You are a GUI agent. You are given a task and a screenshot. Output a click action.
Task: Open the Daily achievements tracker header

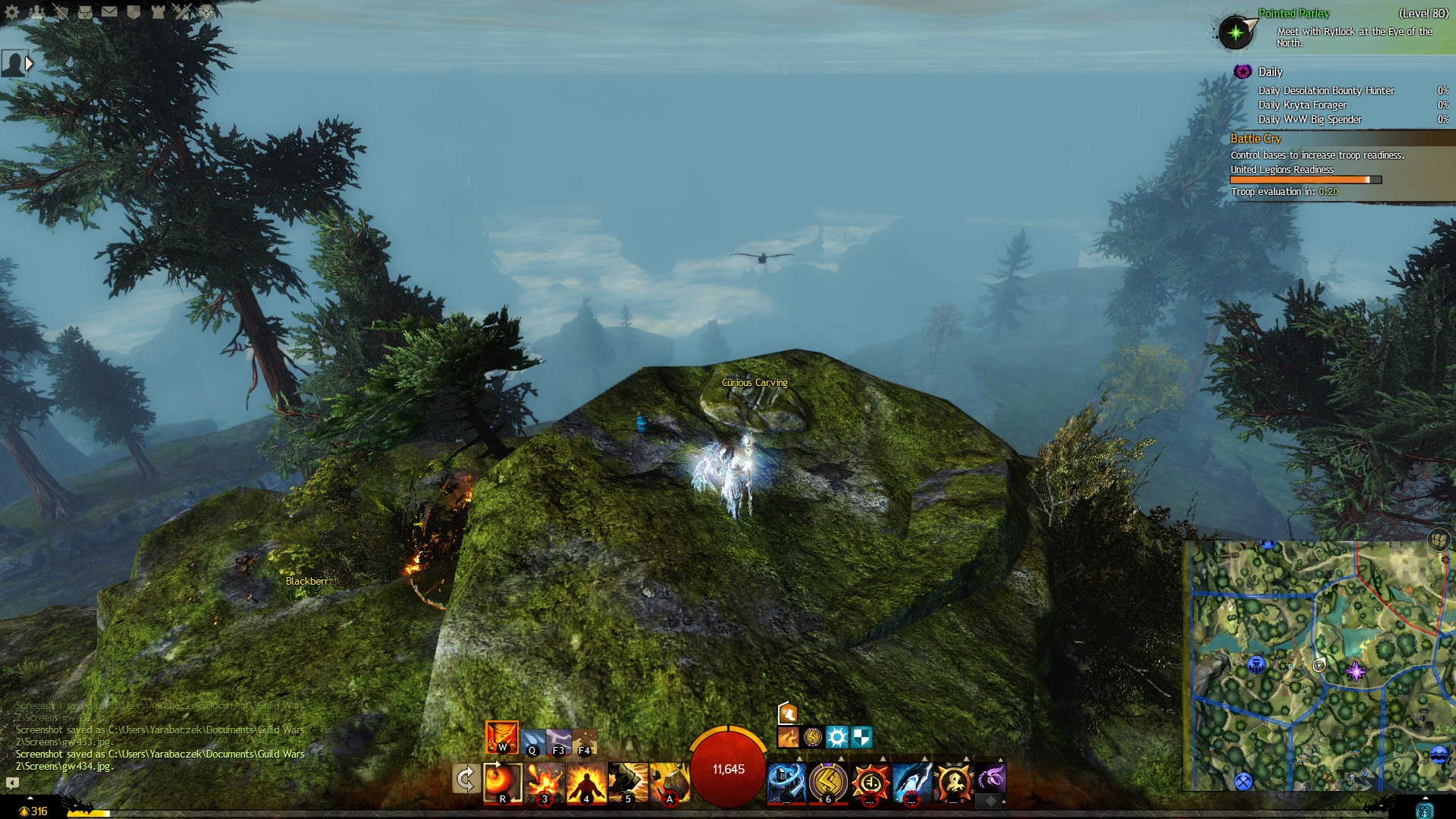pyautogui.click(x=1270, y=72)
